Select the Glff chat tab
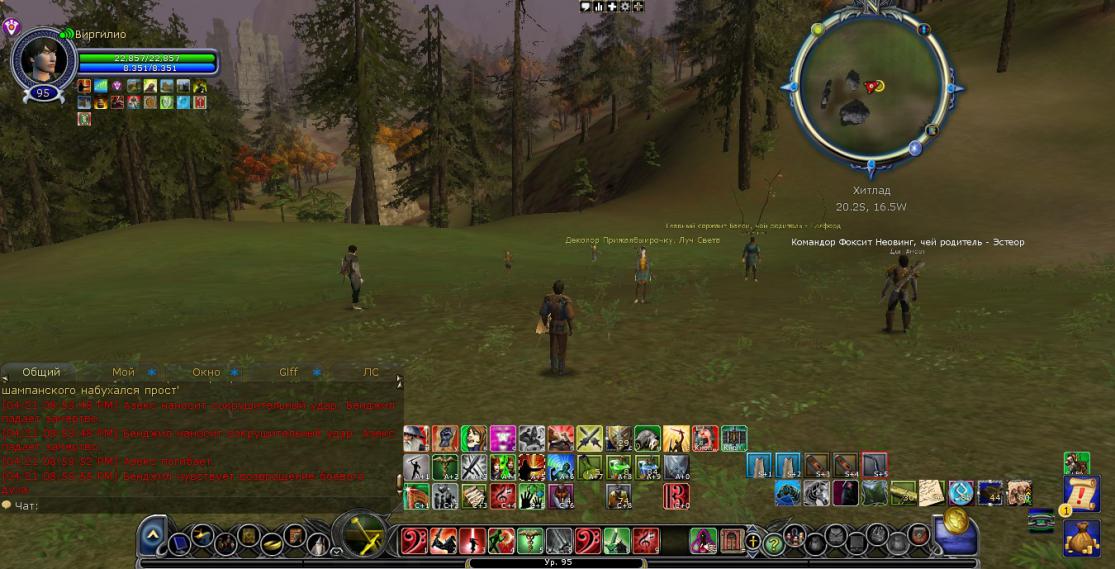This screenshot has width=1115, height=569. coord(288,372)
